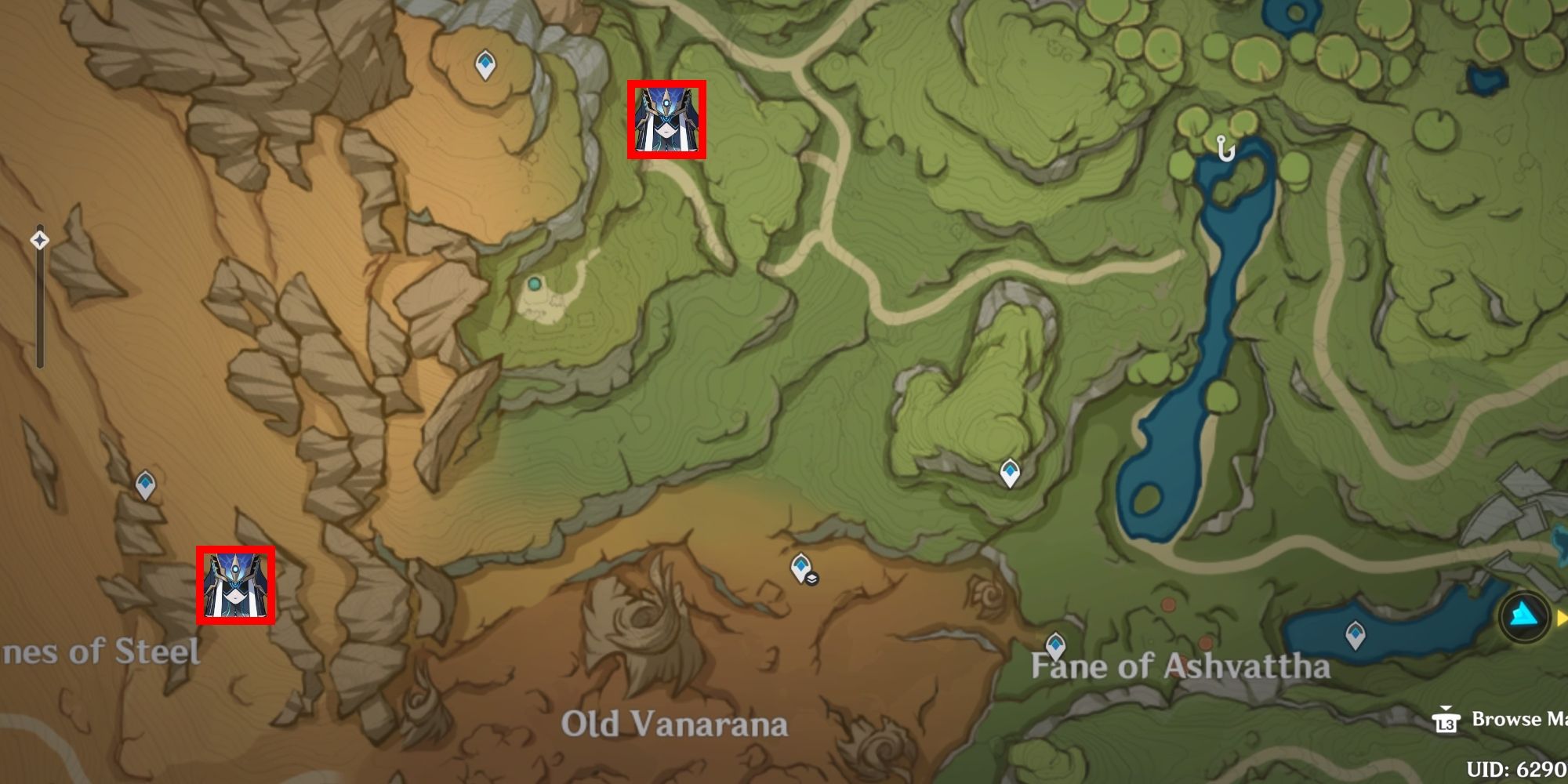Click the L3 Browse Map controller icon
The width and height of the screenshot is (1568, 784).
coord(1446,723)
